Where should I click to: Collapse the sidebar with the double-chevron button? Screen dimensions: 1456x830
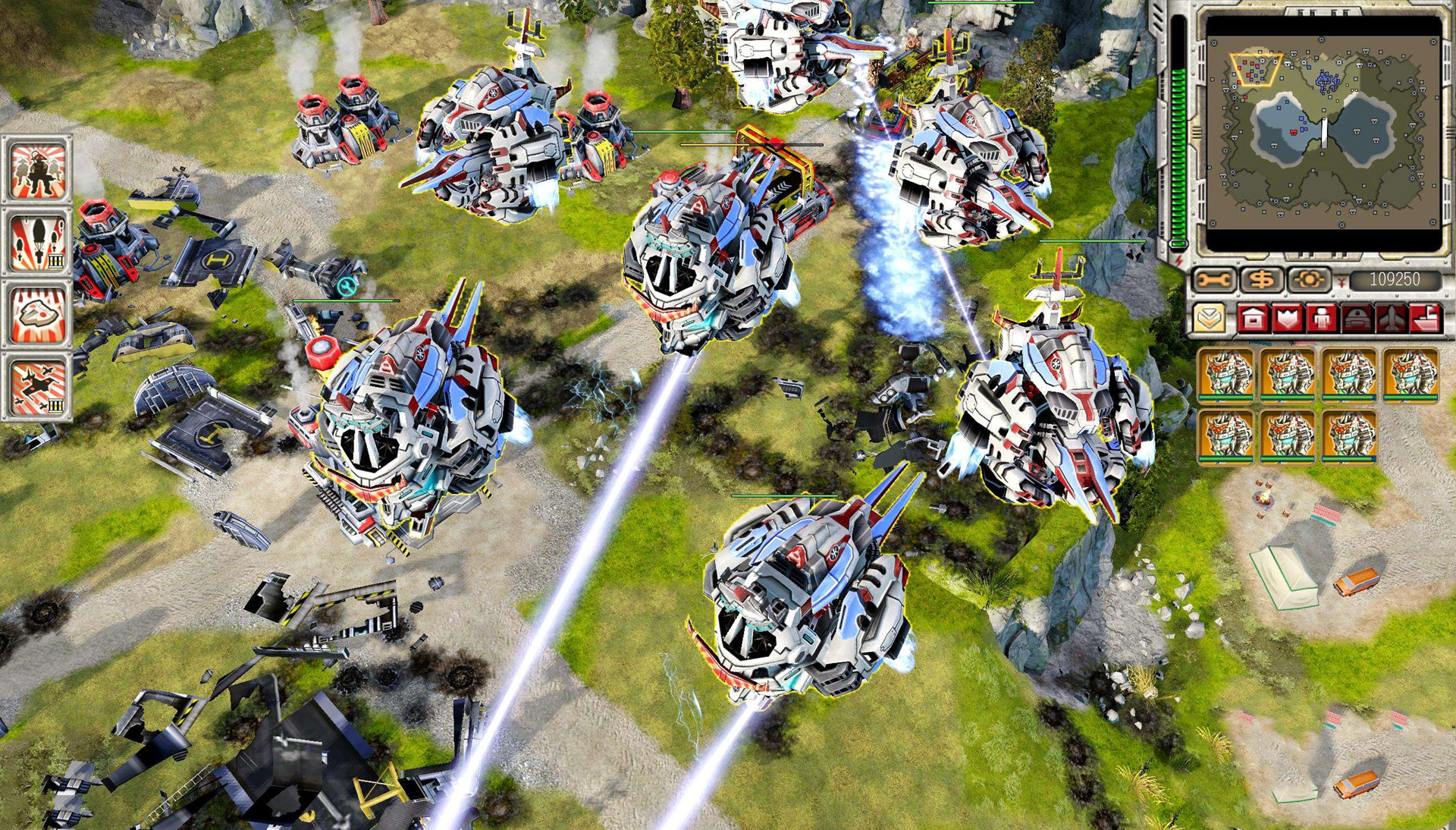(1210, 317)
